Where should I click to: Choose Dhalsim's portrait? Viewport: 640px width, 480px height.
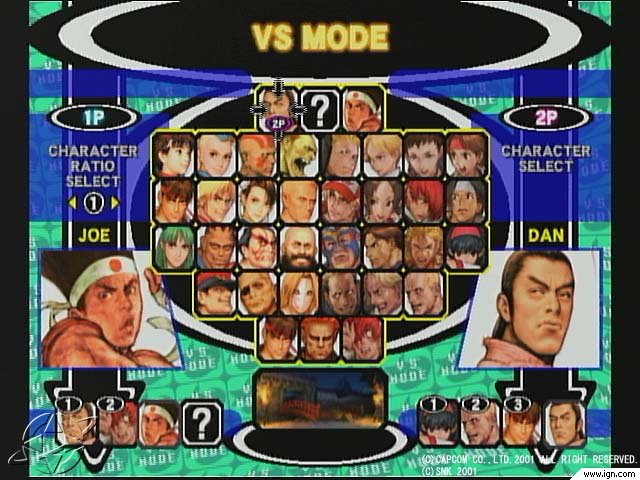pyautogui.click(x=256, y=154)
